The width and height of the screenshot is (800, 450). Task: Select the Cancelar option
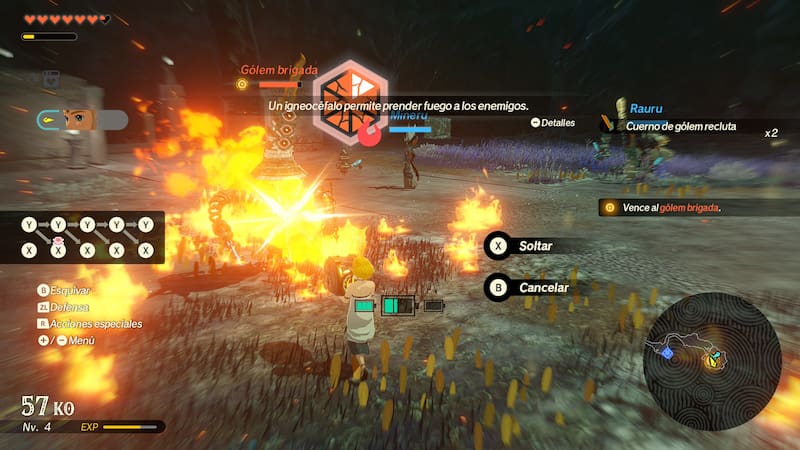[532, 288]
